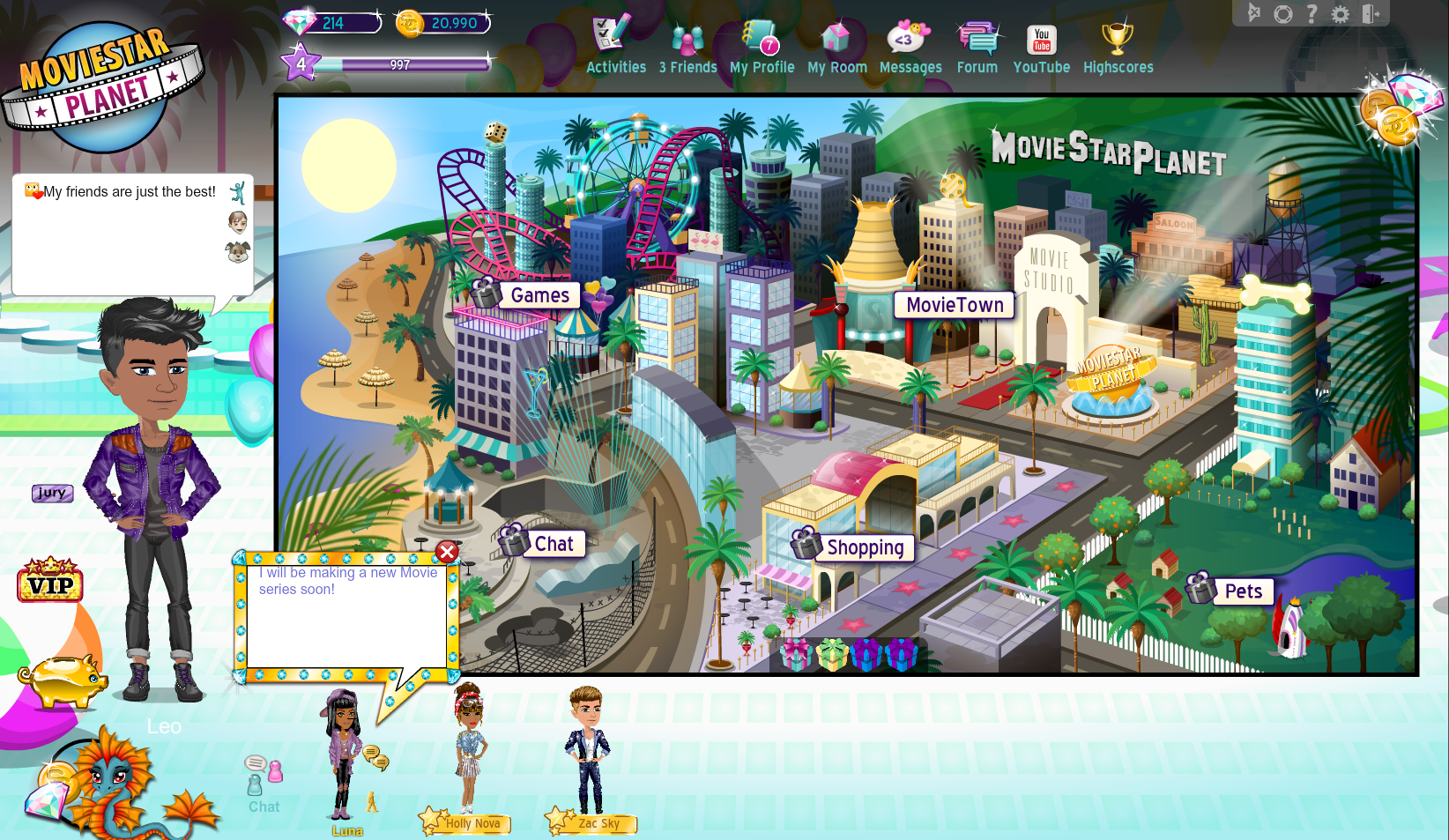
Task: Open the Forum
Action: click(x=977, y=48)
